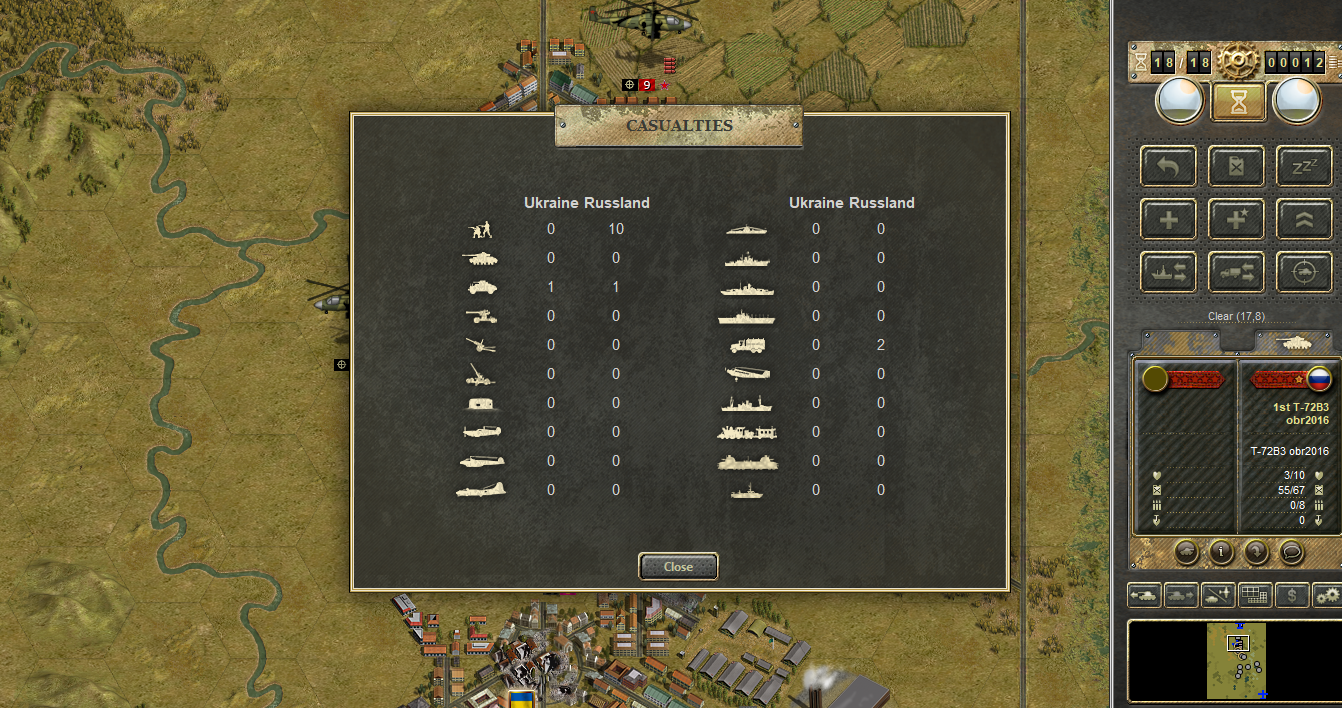
Task: Upgrade the unit with the chevron button
Action: tap(1305, 220)
